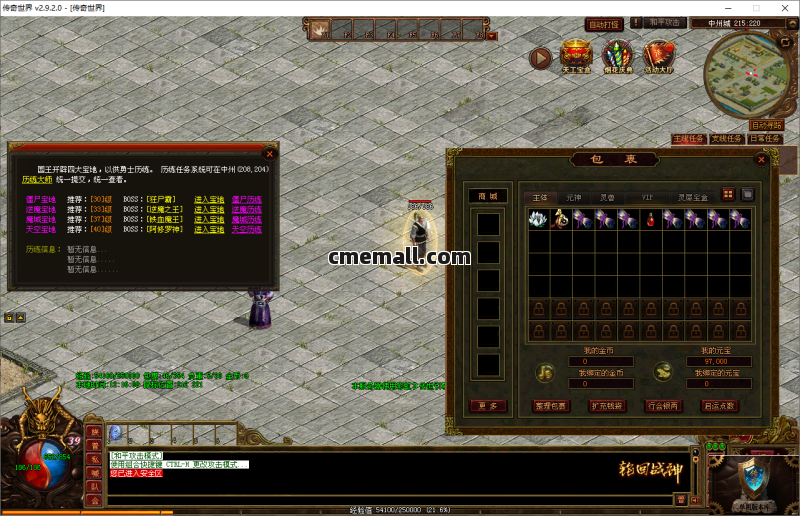Open the 灵犀宝盒 tab

tap(692, 198)
